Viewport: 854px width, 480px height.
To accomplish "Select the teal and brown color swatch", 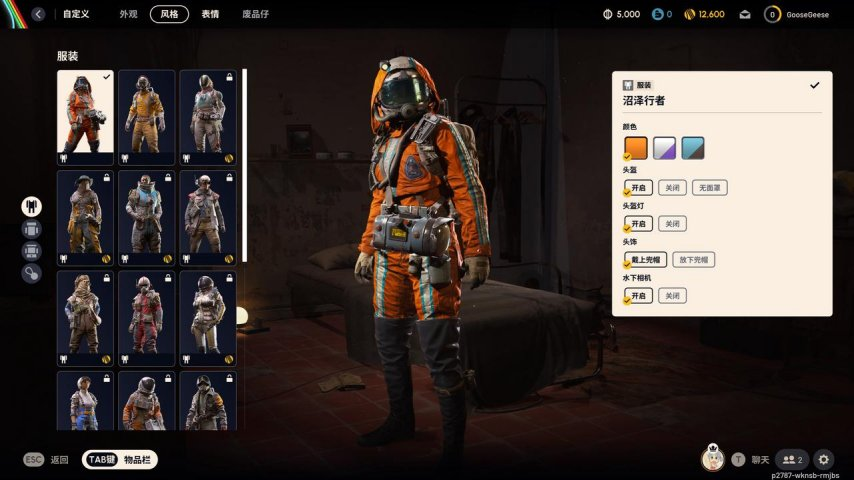I will tap(693, 148).
